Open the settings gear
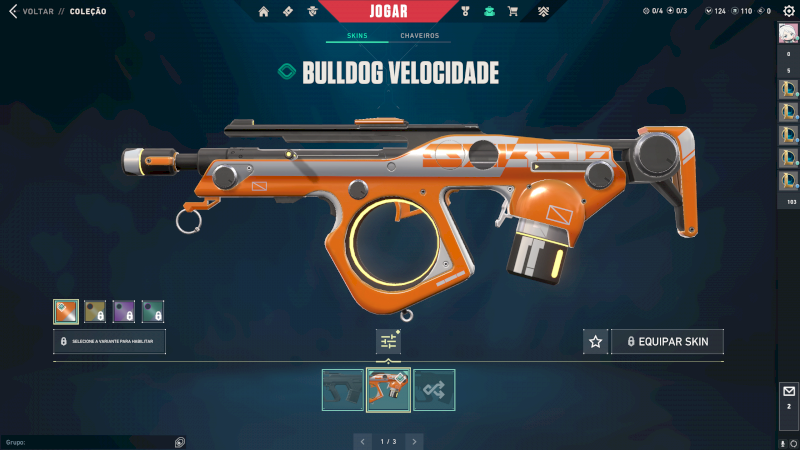The image size is (800, 450). pos(788,11)
